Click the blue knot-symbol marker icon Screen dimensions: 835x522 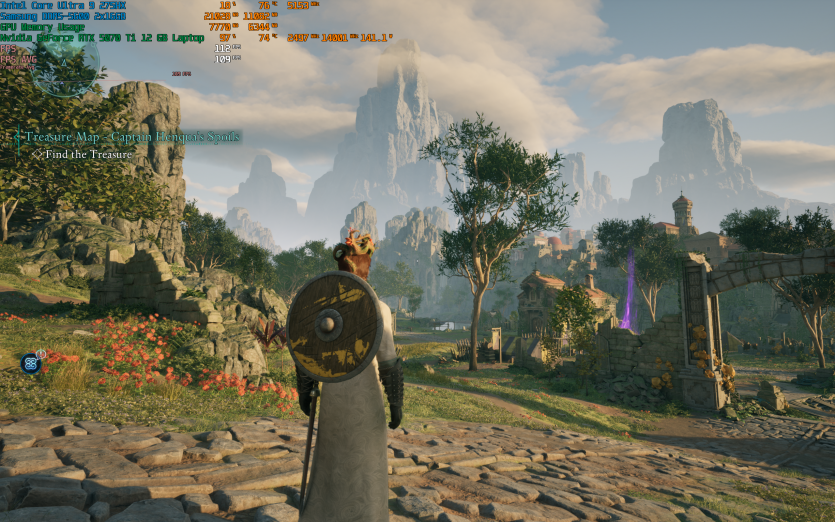click(x=30, y=362)
